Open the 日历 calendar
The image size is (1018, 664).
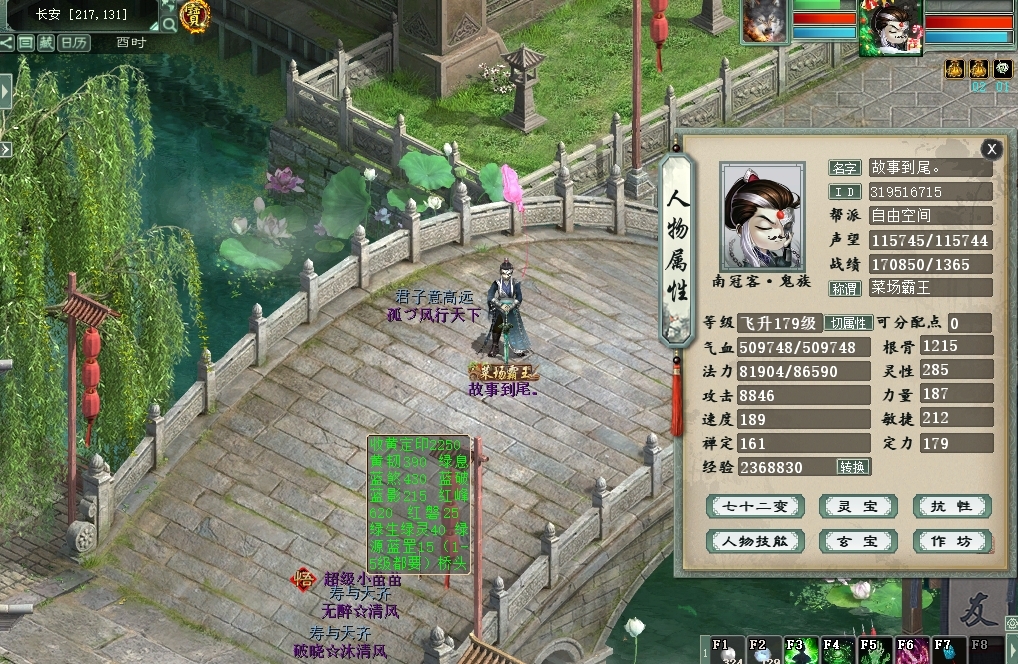coord(72,42)
